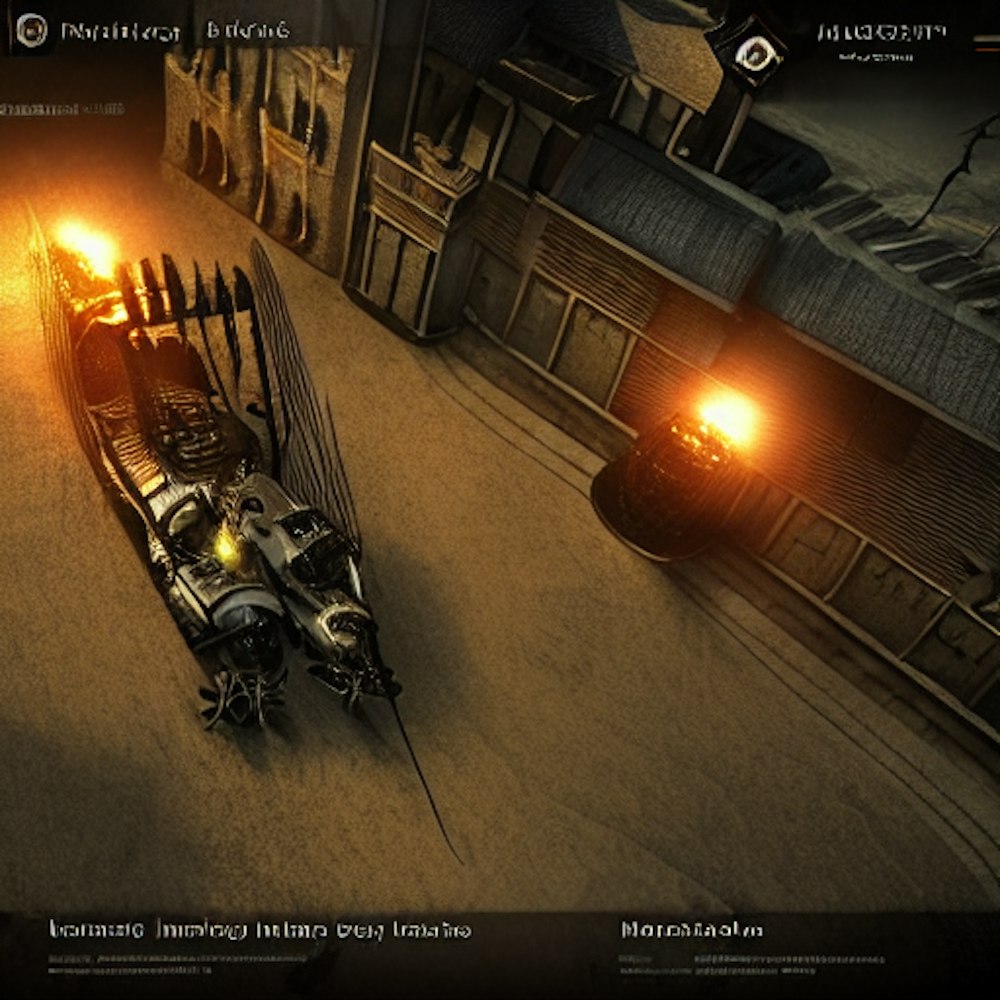
Task: Select the header label beside the circular emblem
Action: pos(120,32)
